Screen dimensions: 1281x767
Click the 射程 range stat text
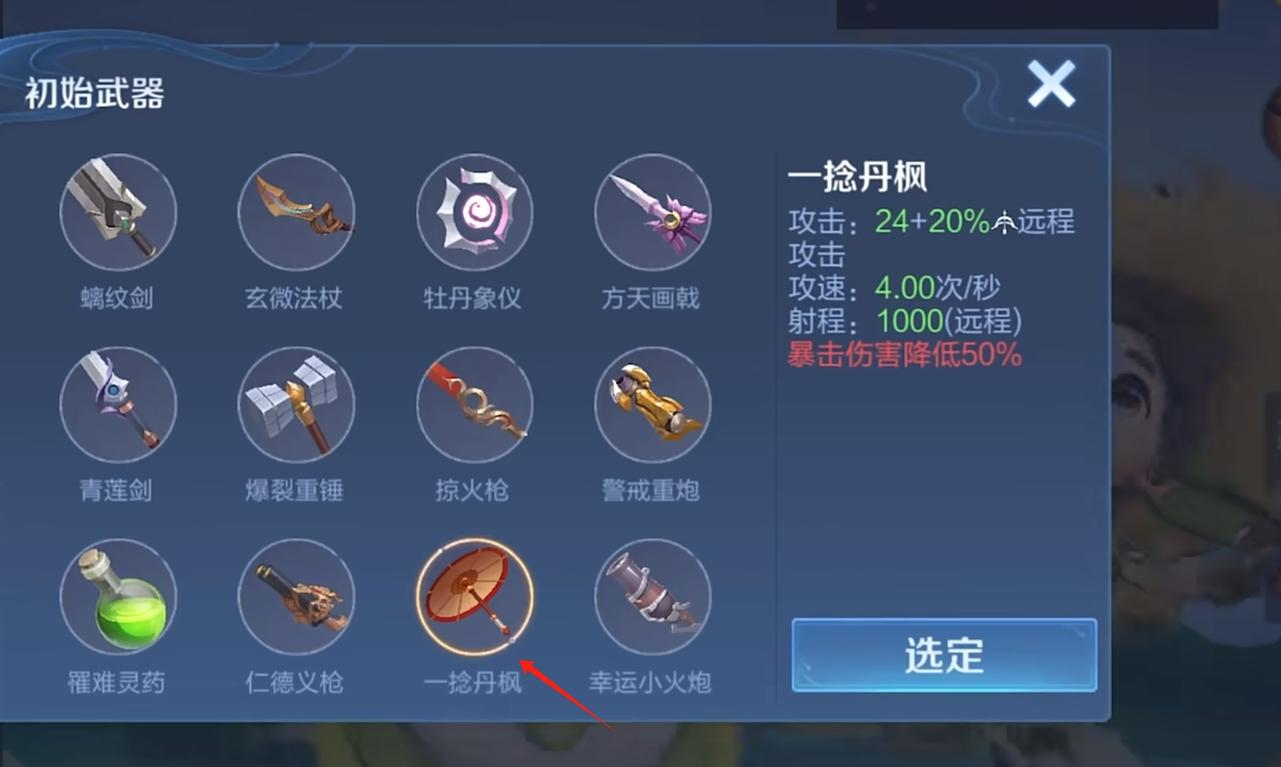tap(903, 322)
